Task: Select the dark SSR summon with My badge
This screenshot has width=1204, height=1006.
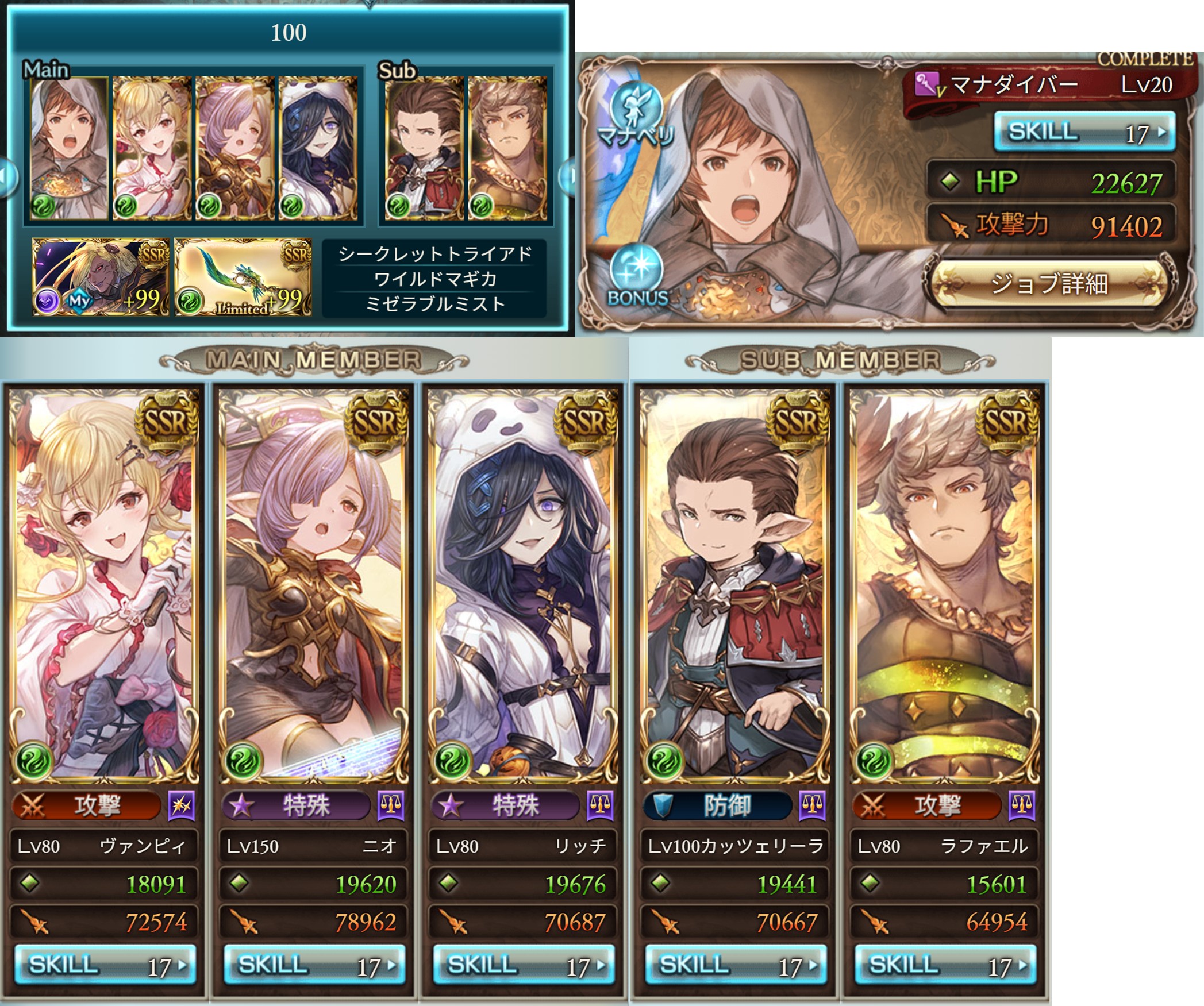Action: 101,277
